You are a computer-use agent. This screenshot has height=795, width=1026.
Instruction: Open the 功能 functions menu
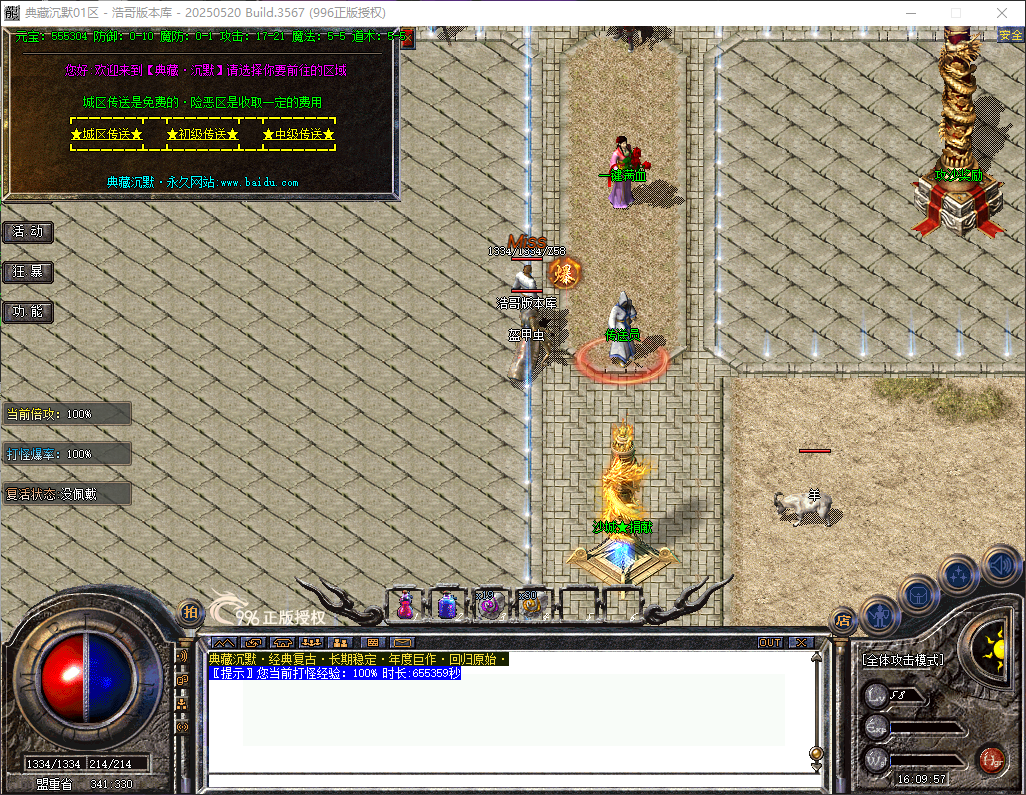click(28, 312)
